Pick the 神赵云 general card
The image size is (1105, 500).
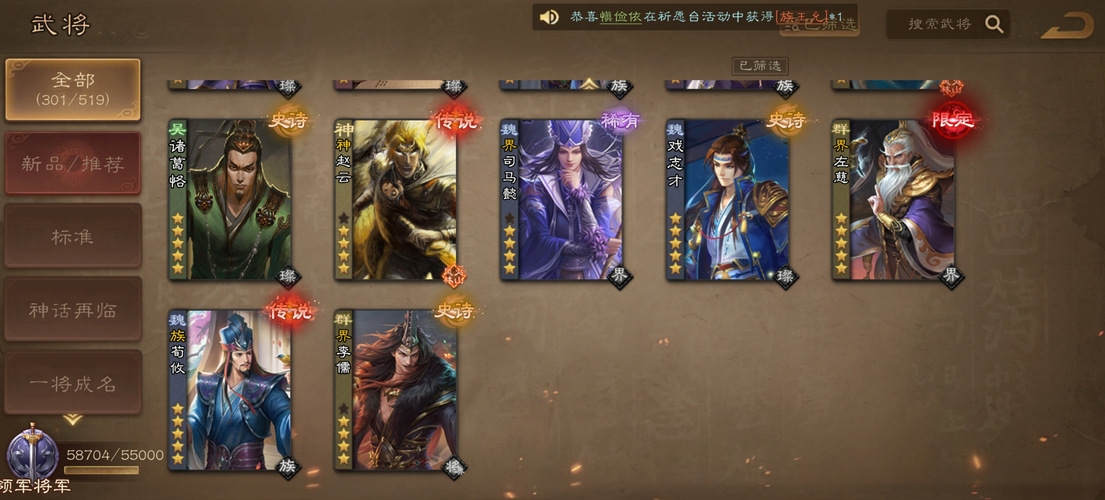(397, 200)
